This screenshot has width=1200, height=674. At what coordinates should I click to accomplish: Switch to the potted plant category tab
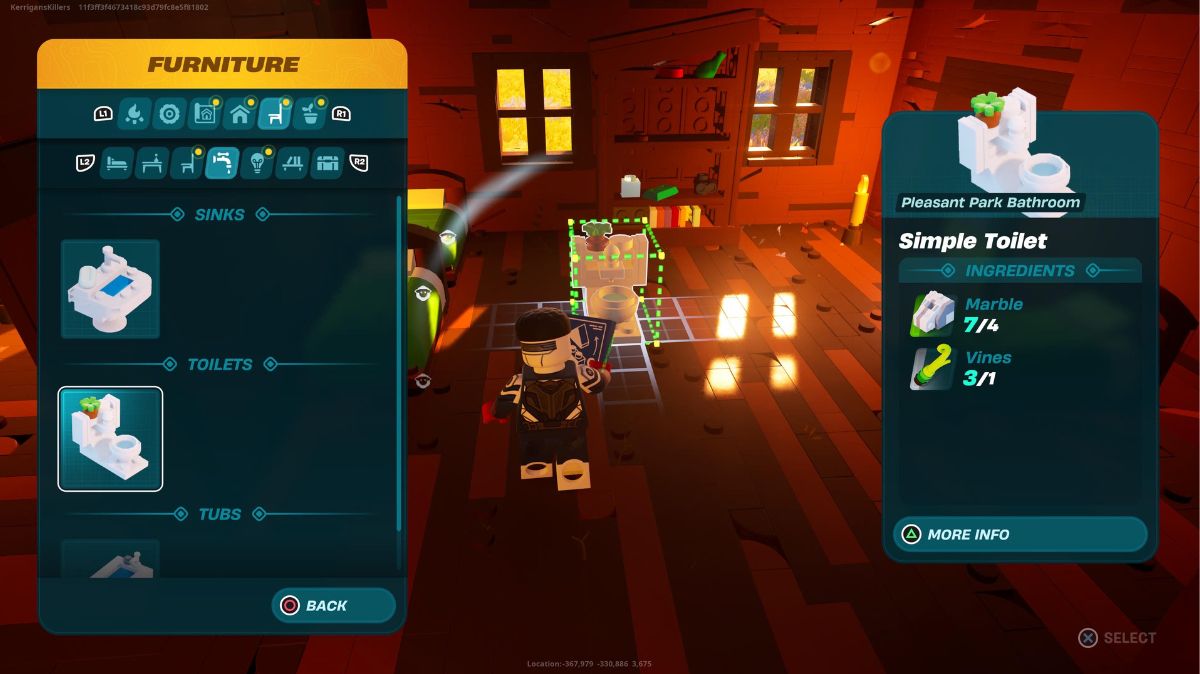pyautogui.click(x=311, y=114)
